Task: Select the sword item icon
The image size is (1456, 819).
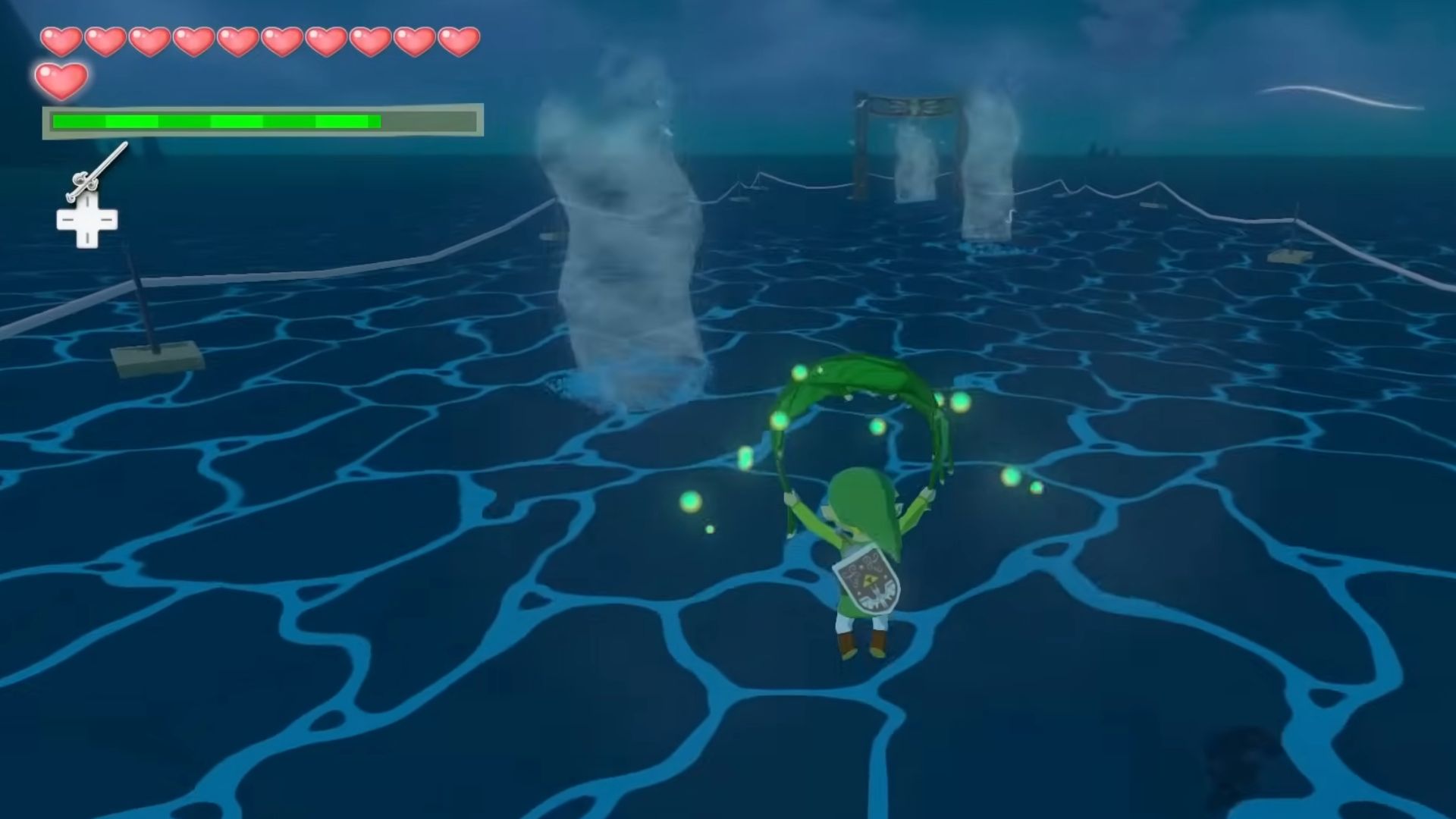Action: tap(96, 171)
